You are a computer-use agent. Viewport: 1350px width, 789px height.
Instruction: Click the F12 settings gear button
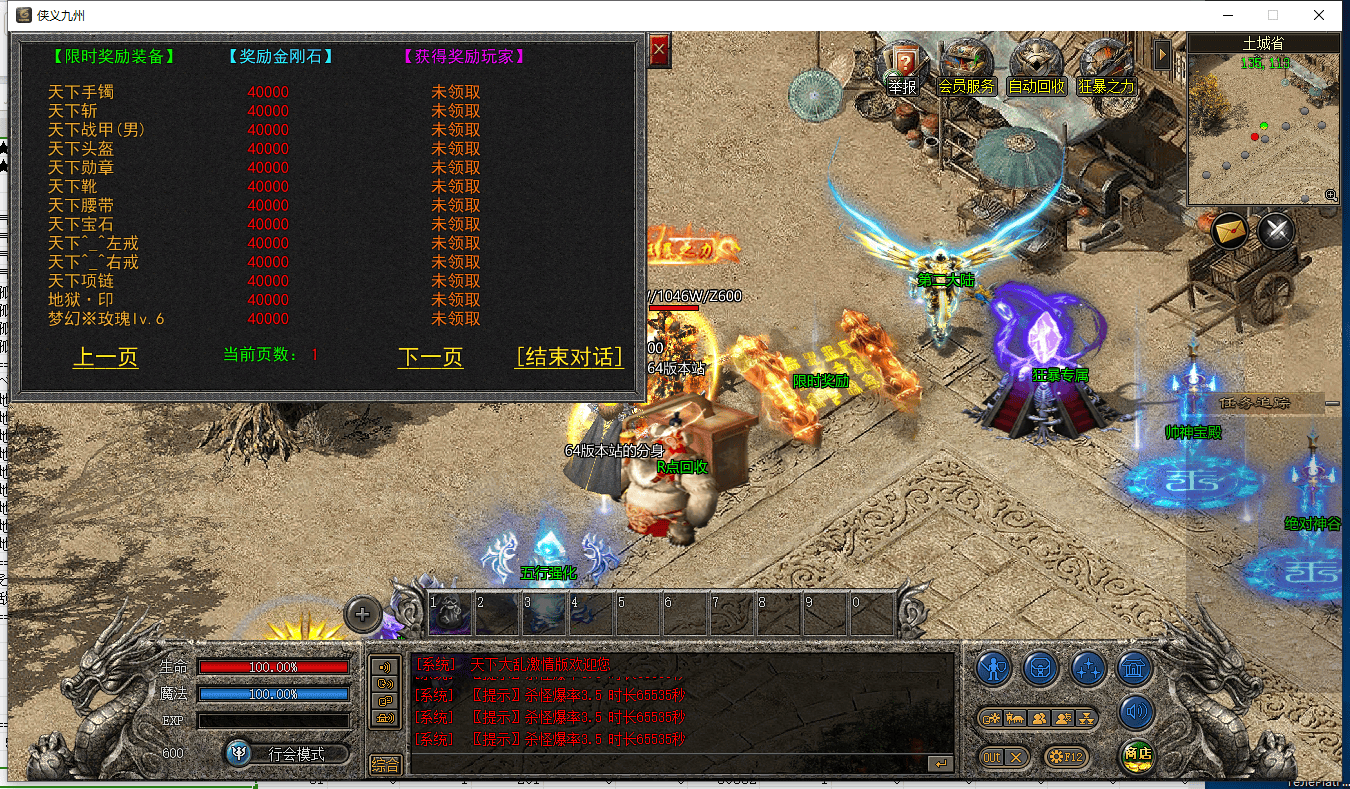[1065, 757]
